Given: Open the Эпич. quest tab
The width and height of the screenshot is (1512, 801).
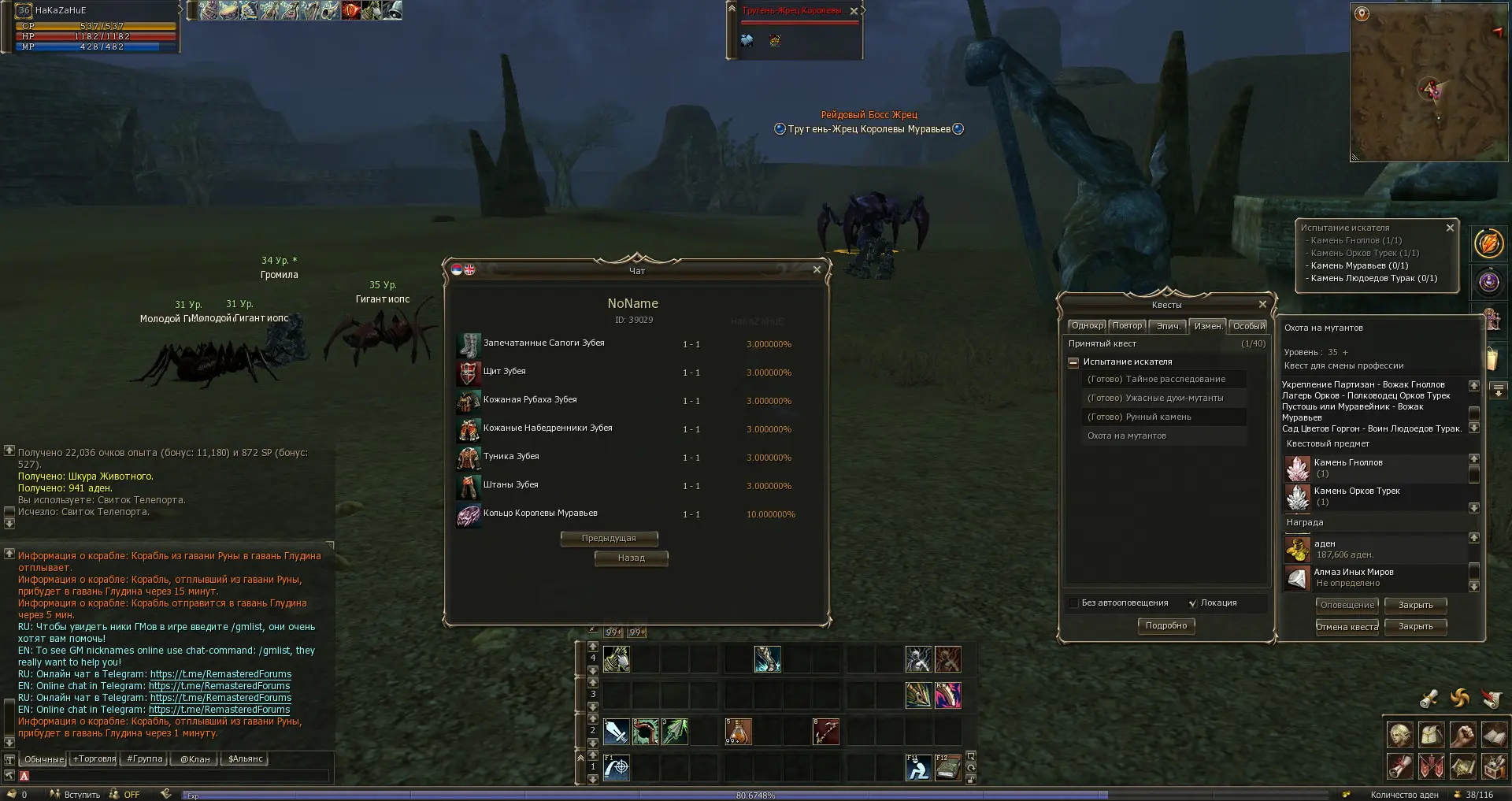Looking at the screenshot, I should [x=1168, y=326].
